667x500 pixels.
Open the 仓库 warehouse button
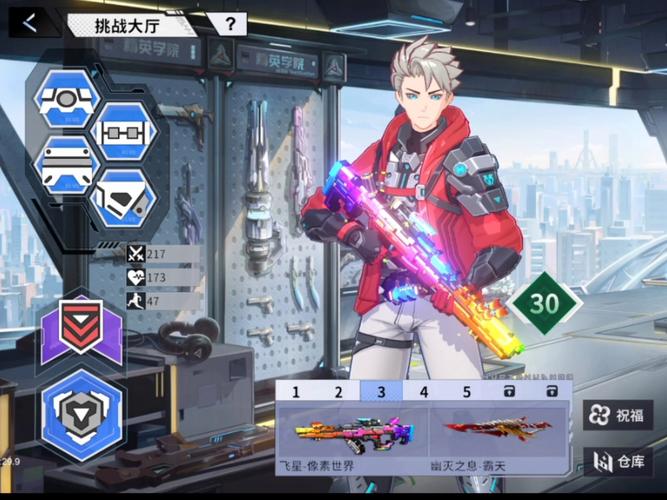tap(617, 461)
